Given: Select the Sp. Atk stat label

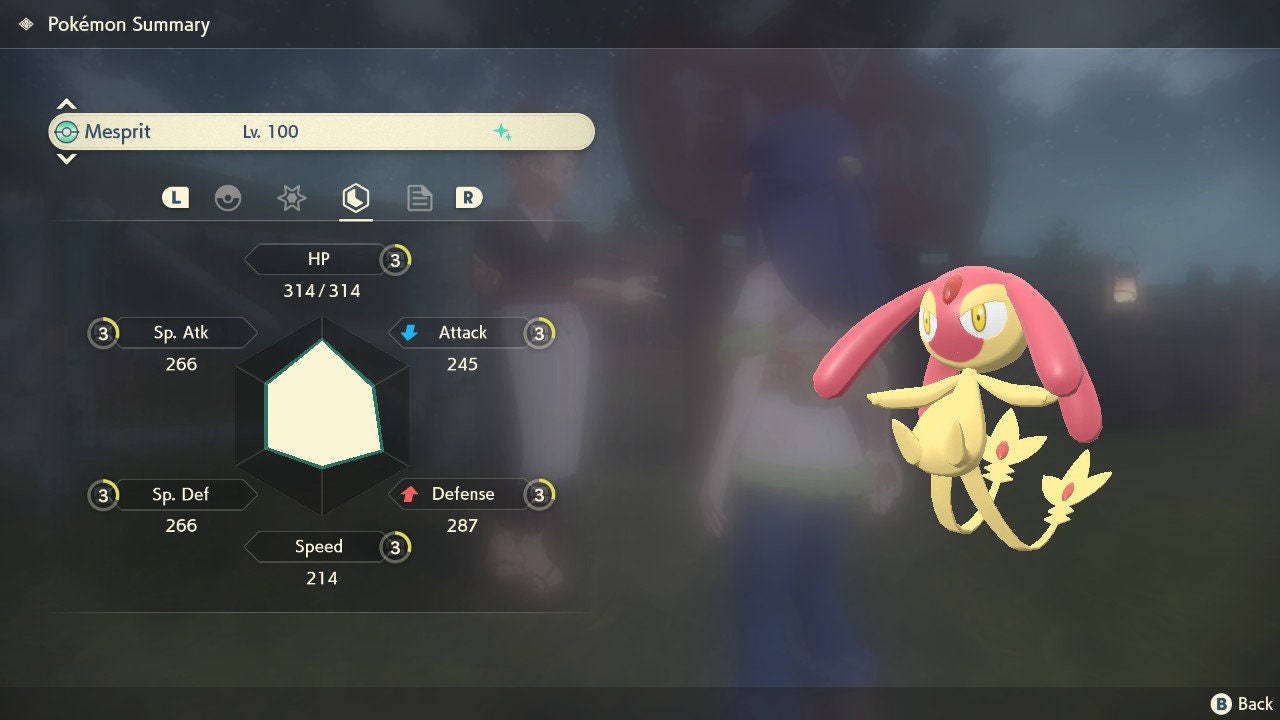Looking at the screenshot, I should 181,333.
